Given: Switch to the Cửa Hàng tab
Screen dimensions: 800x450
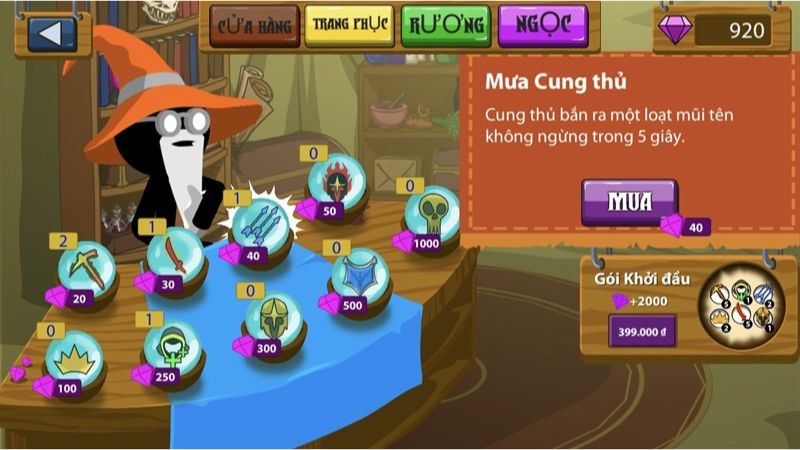Looking at the screenshot, I should 252,25.
